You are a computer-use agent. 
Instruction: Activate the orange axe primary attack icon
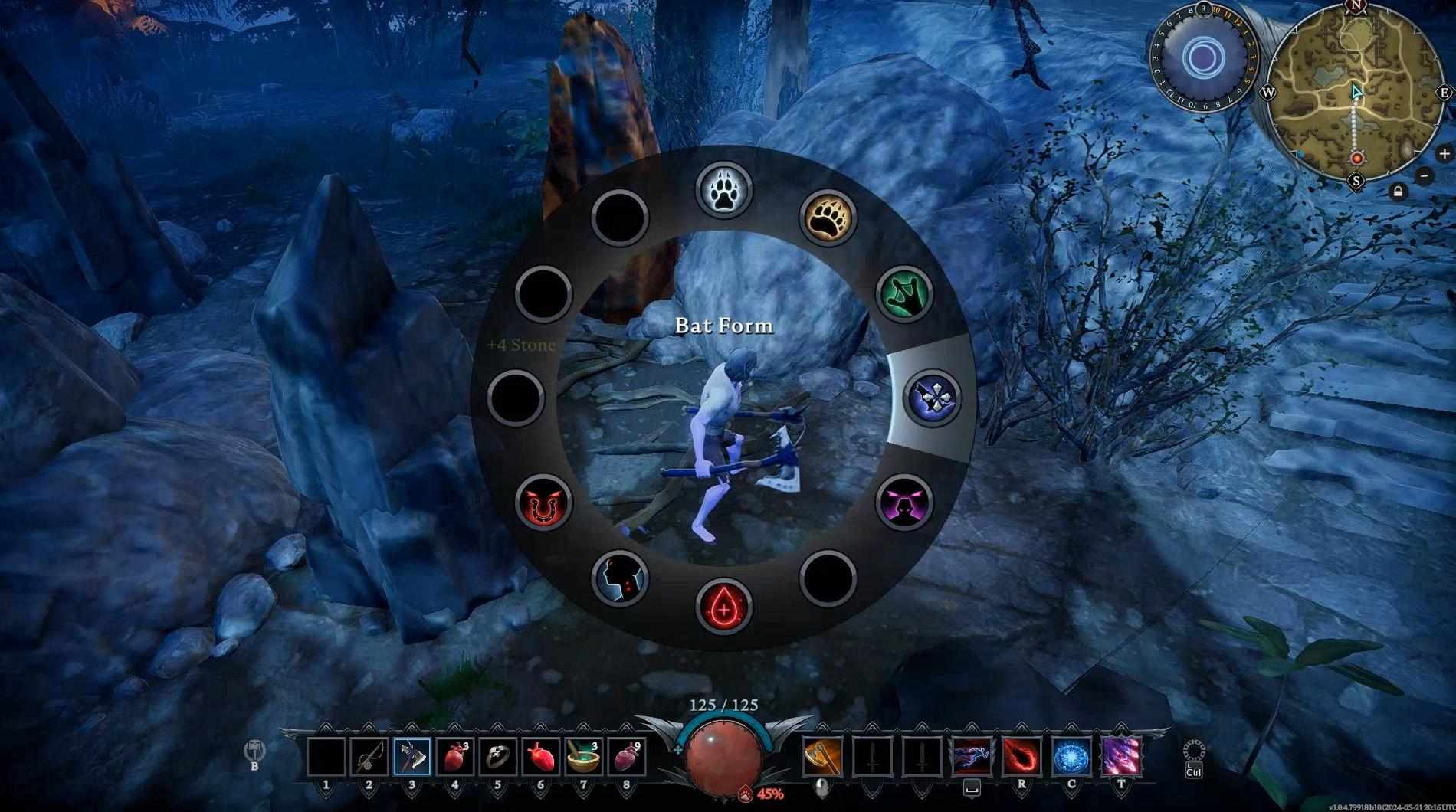(x=822, y=758)
